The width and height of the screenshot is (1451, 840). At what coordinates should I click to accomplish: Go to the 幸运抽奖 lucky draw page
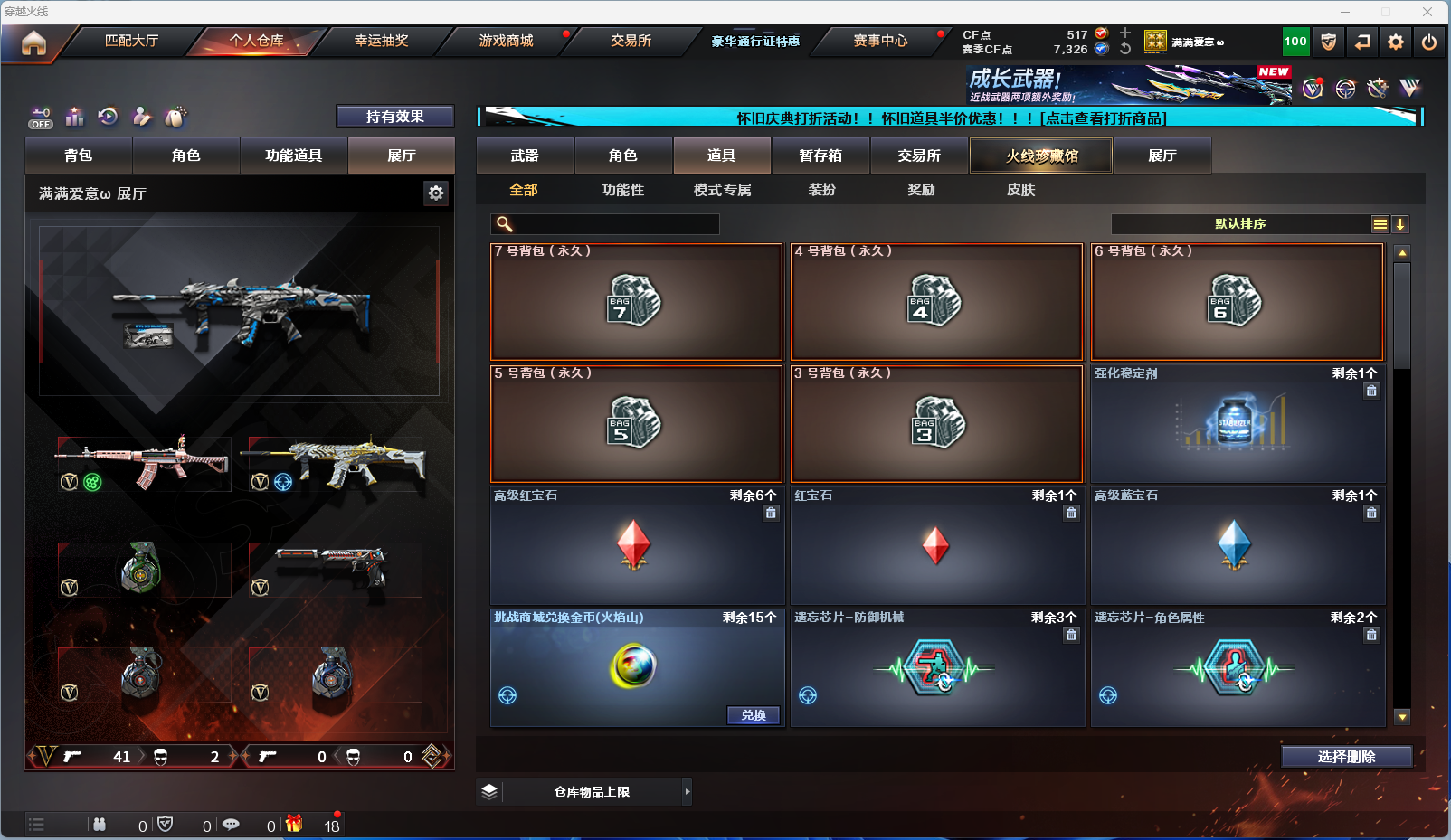[381, 41]
